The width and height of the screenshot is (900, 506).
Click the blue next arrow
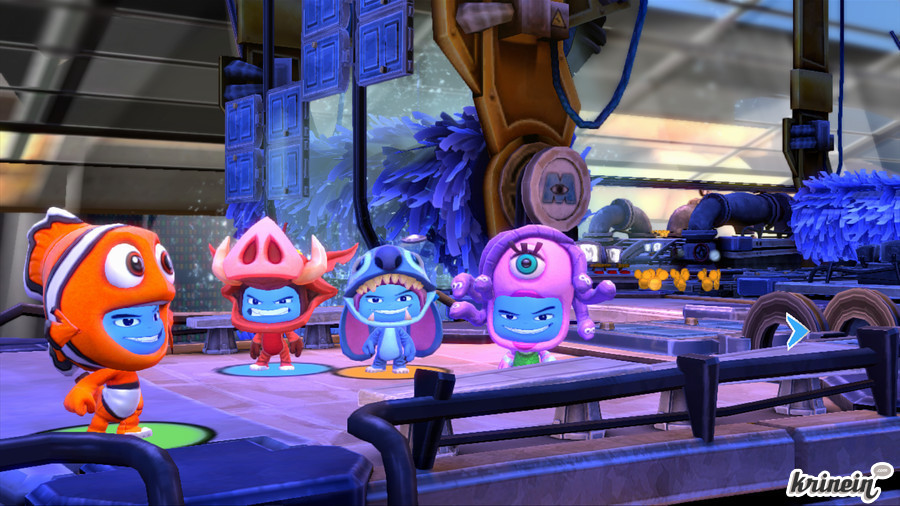coord(796,332)
